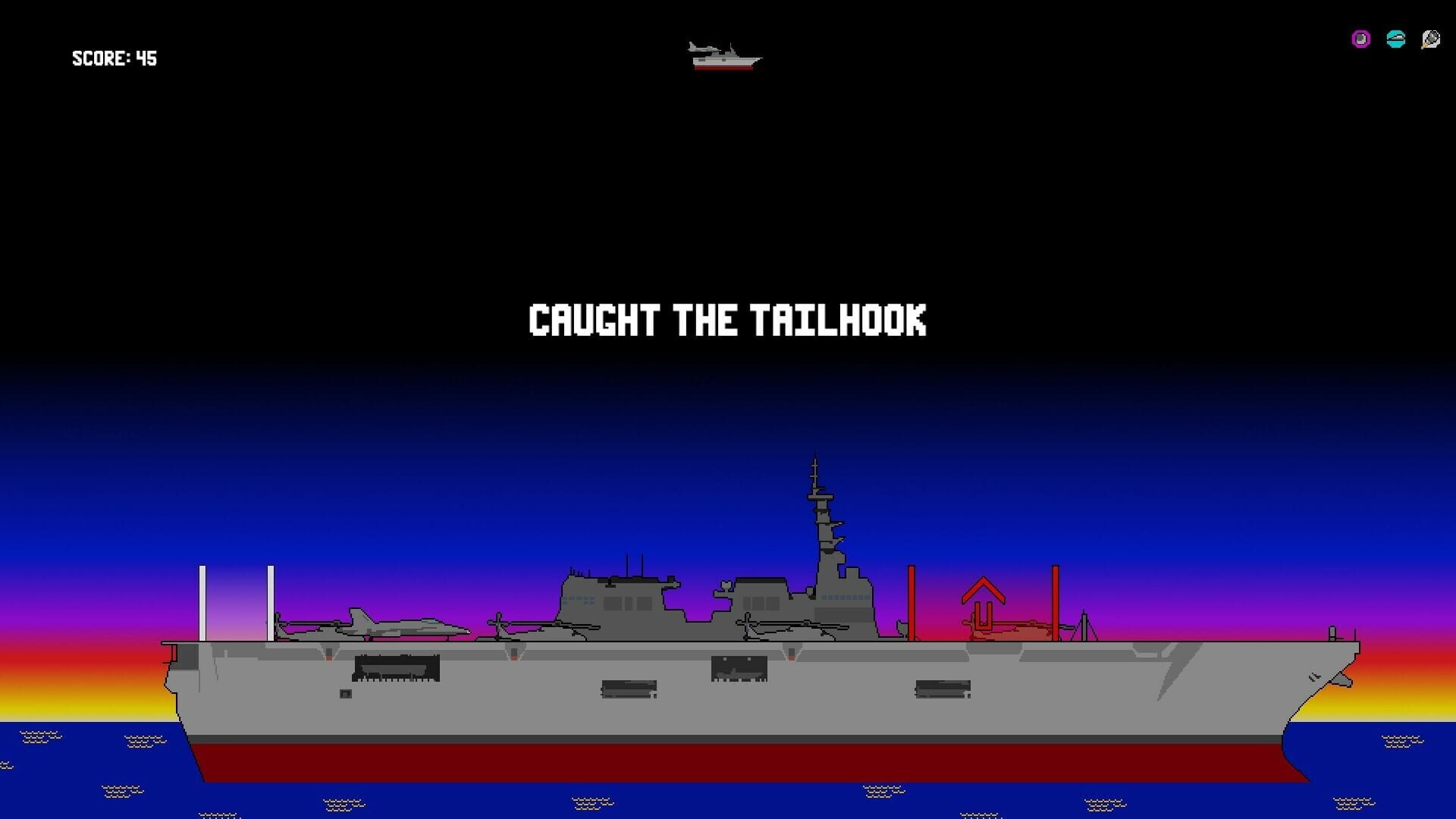This screenshot has width=1456, height=819.
Task: Click the CAUGHT THE TAILHOOK message
Action: [x=728, y=320]
